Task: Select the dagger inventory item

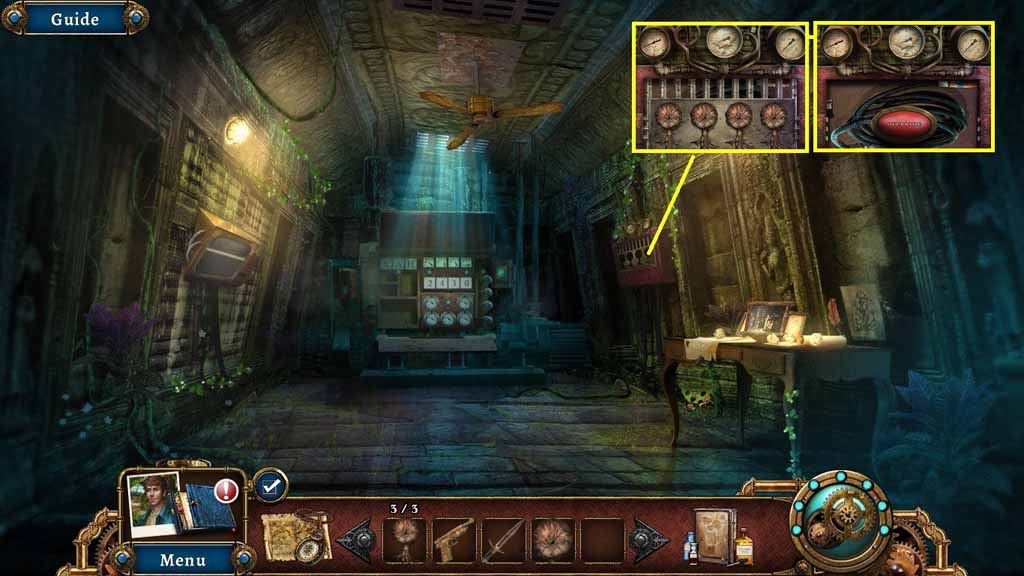Action: point(503,541)
